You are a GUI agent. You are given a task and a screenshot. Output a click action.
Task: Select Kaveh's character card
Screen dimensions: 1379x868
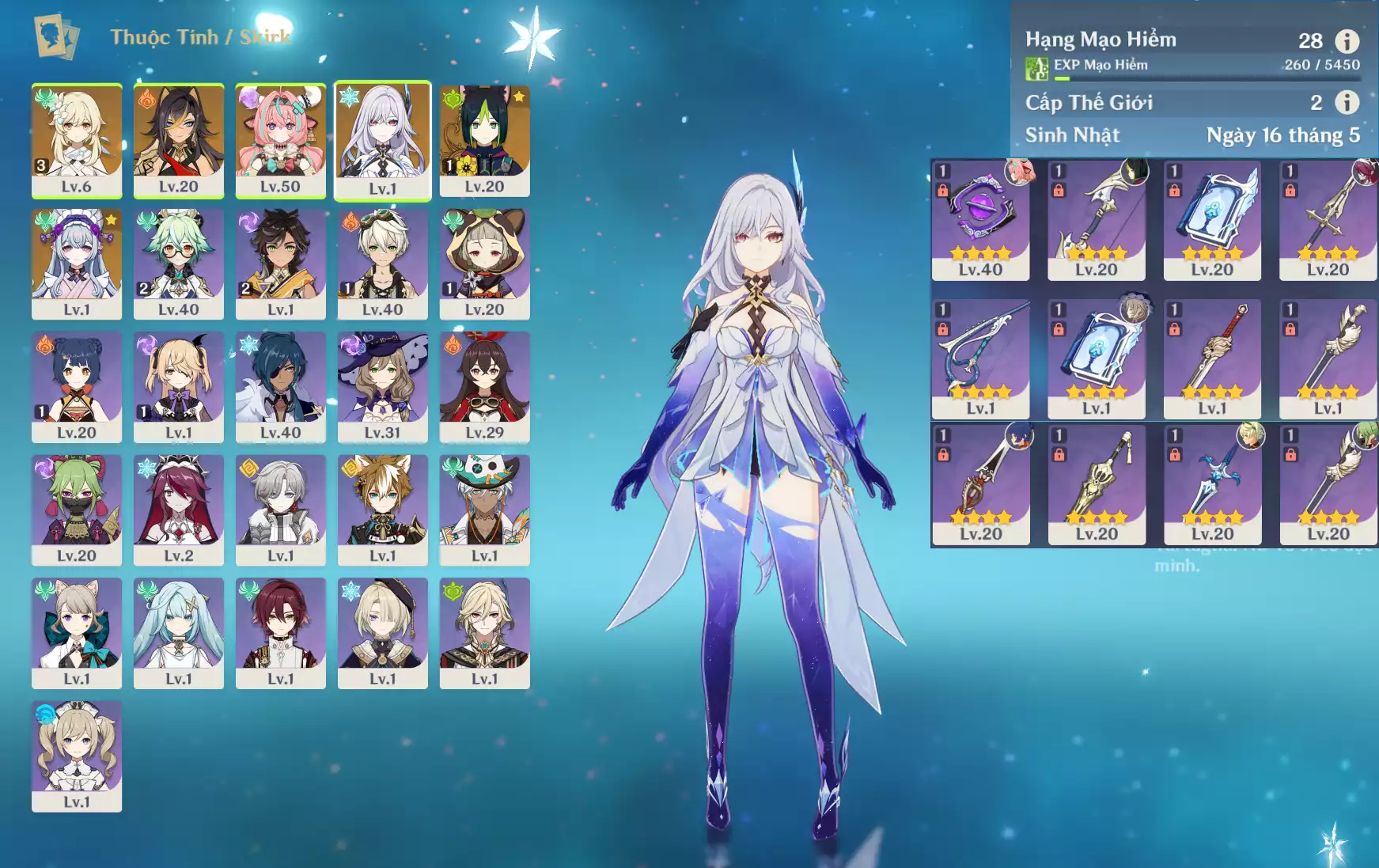tap(484, 633)
